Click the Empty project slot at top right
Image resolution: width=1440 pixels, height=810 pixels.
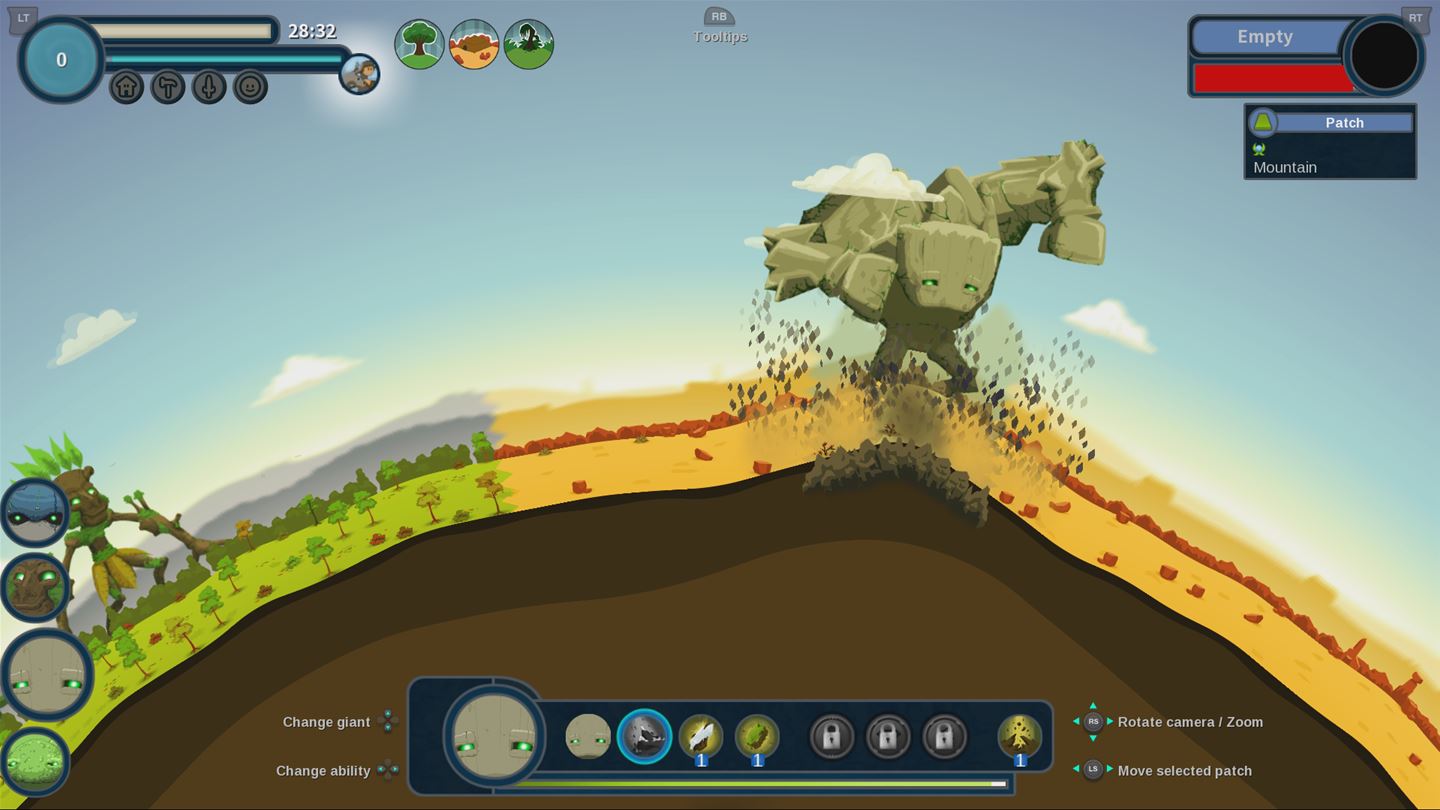pos(1265,37)
